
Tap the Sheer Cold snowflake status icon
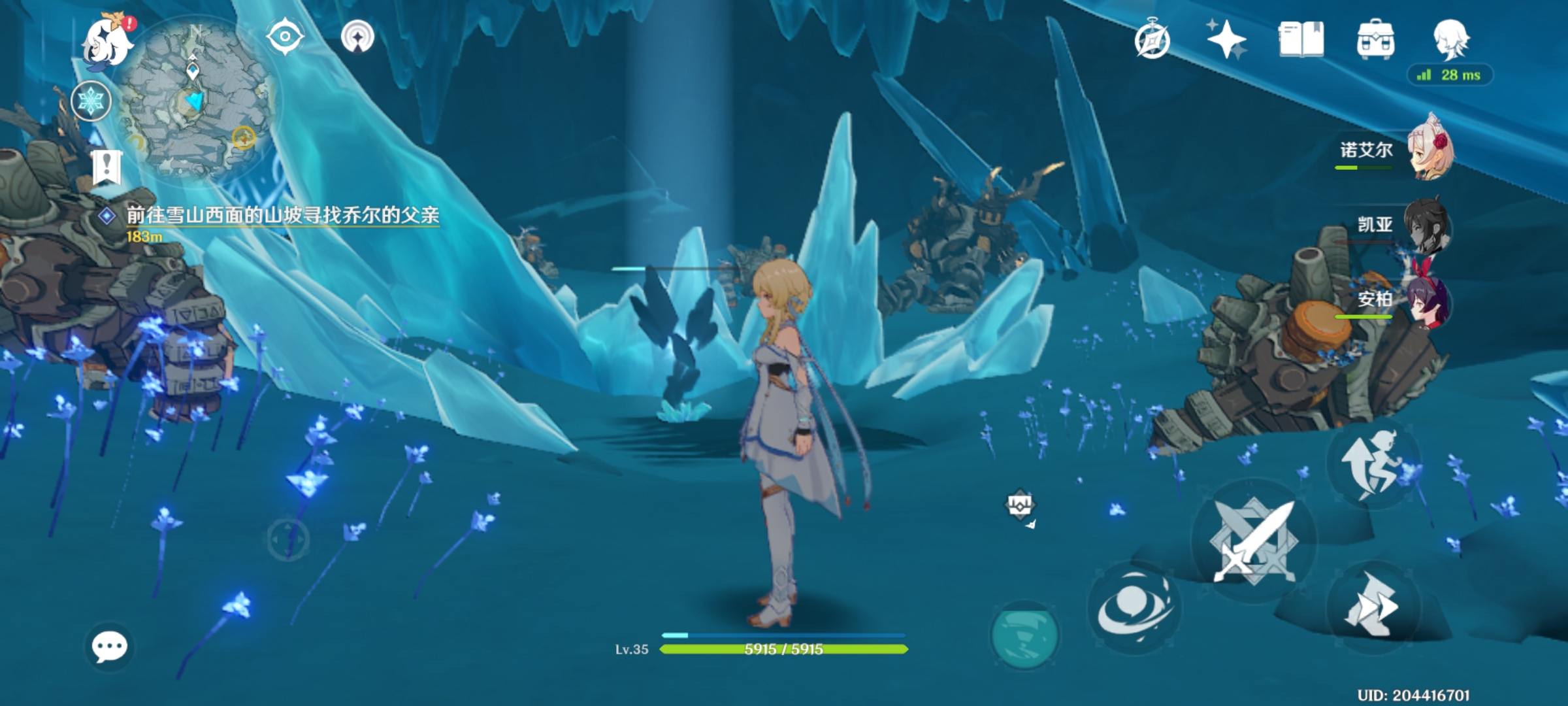coord(91,101)
